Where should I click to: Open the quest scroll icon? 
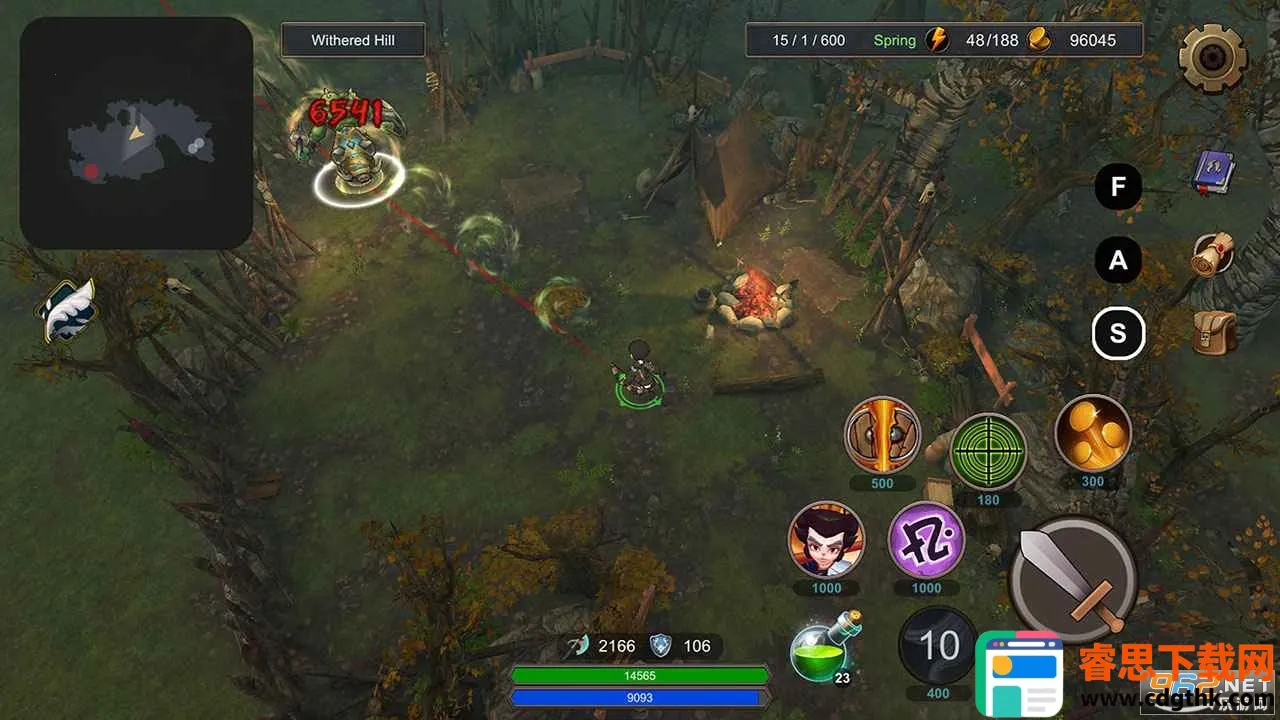pos(1214,256)
